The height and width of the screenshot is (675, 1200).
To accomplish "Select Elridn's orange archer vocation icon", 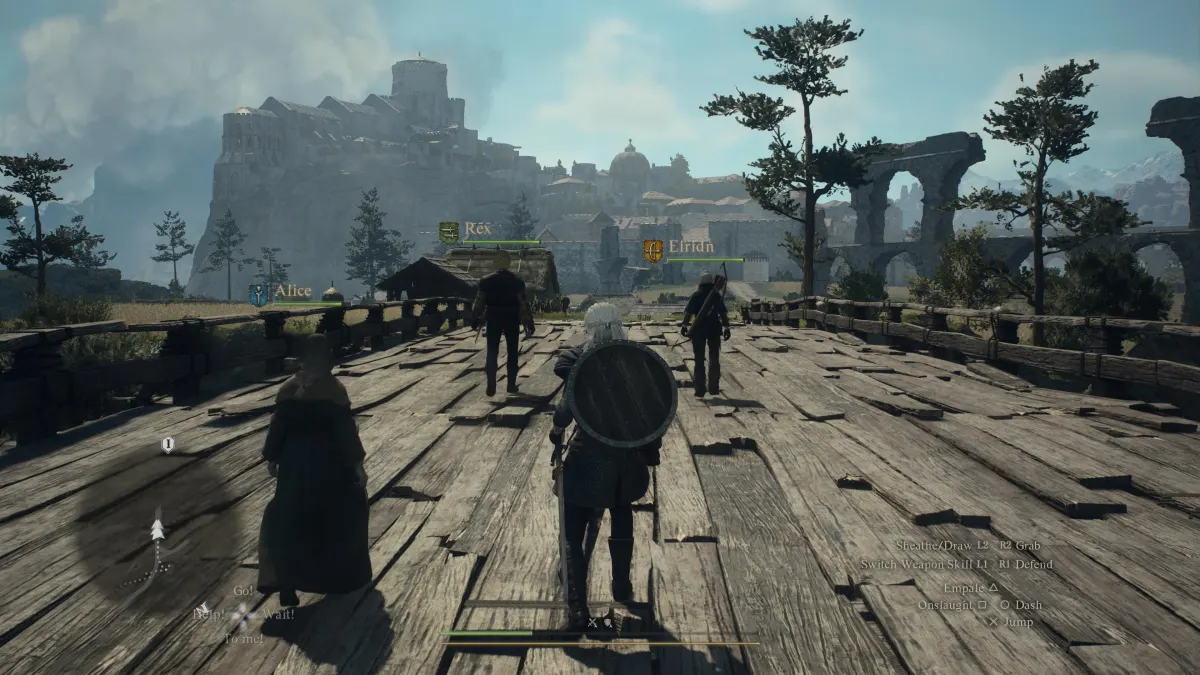I will coord(653,250).
